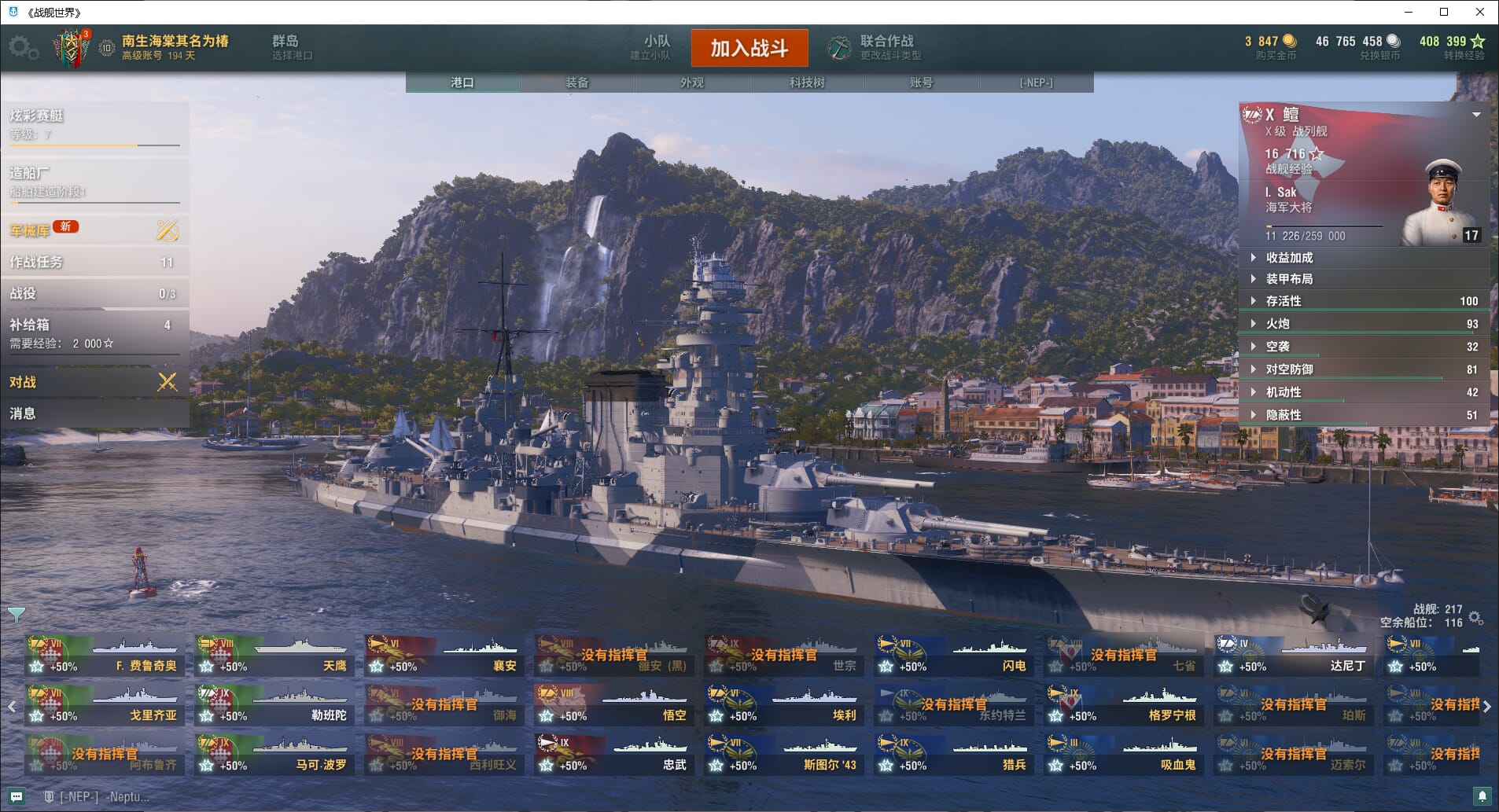Click the 加入战斗 battle button
Screen dimensions: 1499x812
(x=749, y=48)
